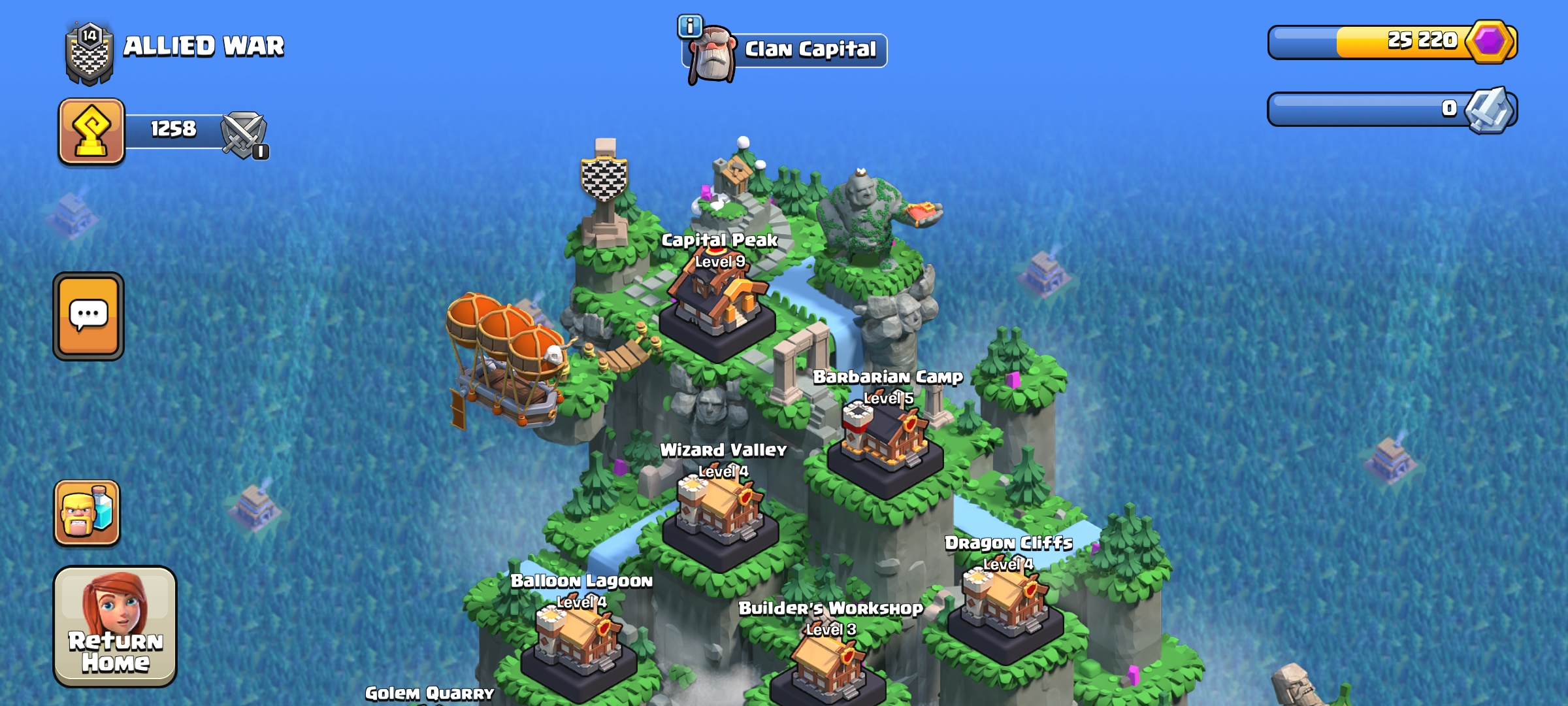The image size is (1568, 706).
Task: Tap the Allied War clan badge
Action: coord(90,54)
